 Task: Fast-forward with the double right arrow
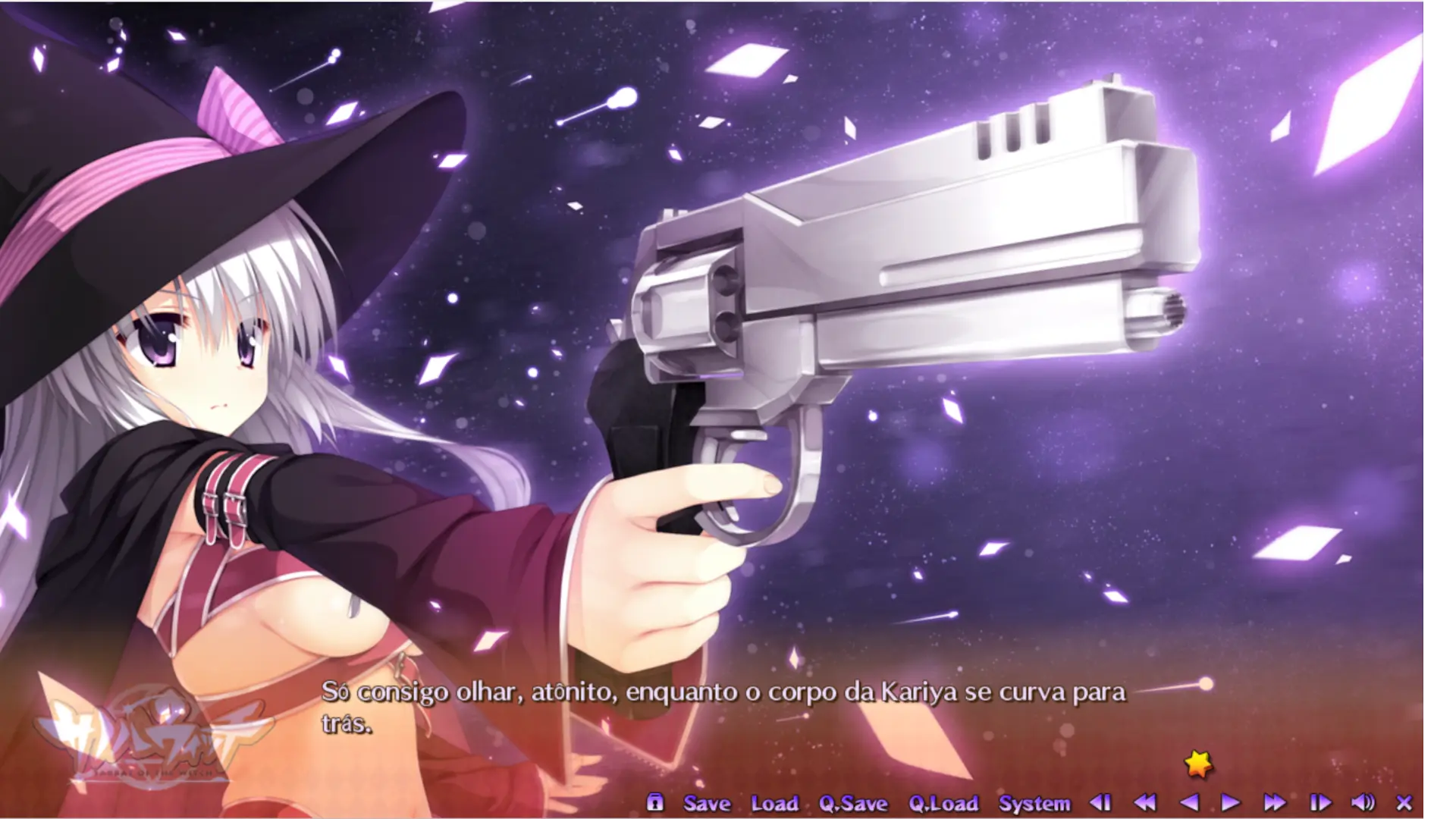[1275, 802]
